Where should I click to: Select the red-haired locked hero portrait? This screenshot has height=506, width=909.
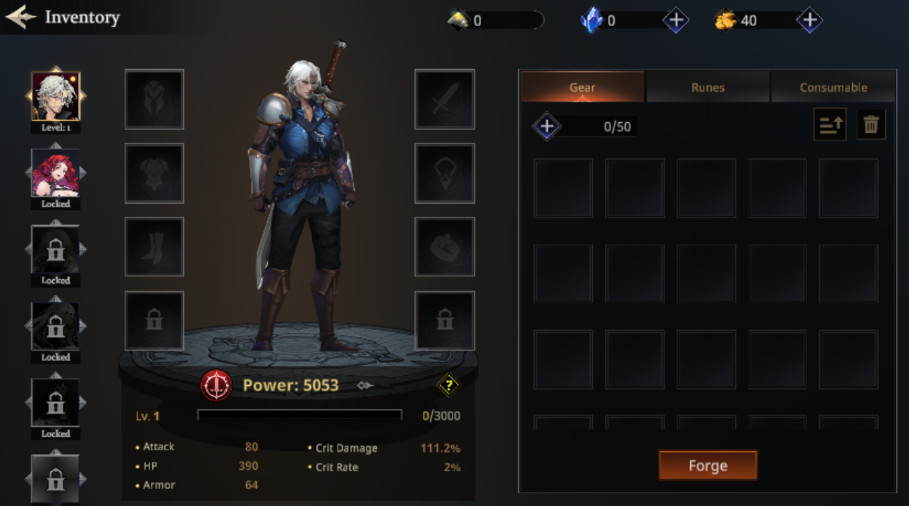pyautogui.click(x=56, y=173)
